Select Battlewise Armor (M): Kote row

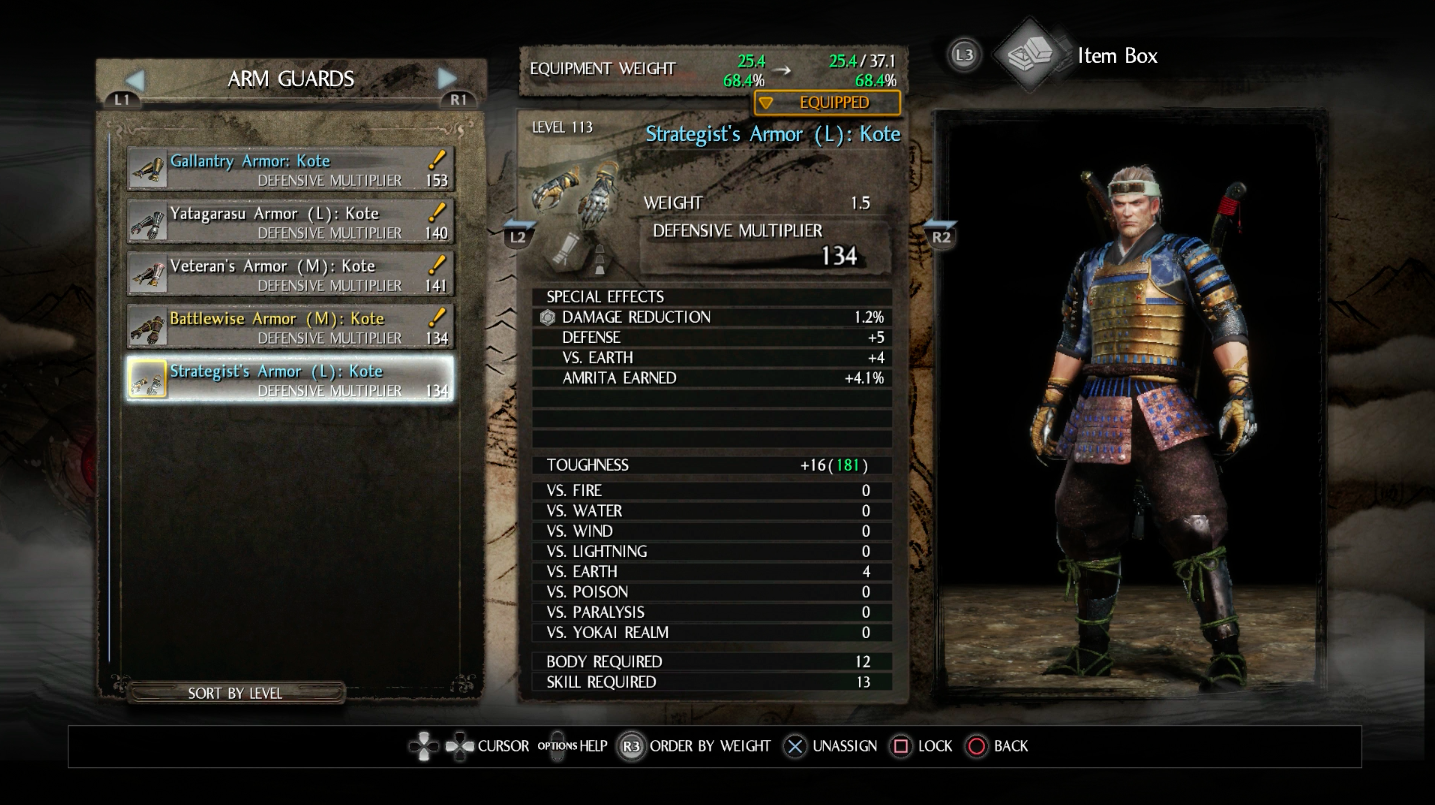click(290, 327)
